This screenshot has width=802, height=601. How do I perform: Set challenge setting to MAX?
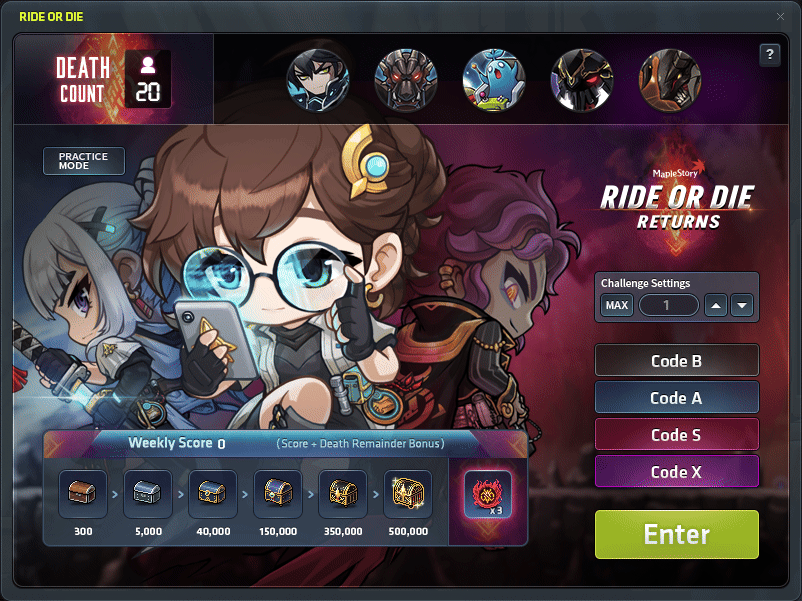(x=617, y=305)
